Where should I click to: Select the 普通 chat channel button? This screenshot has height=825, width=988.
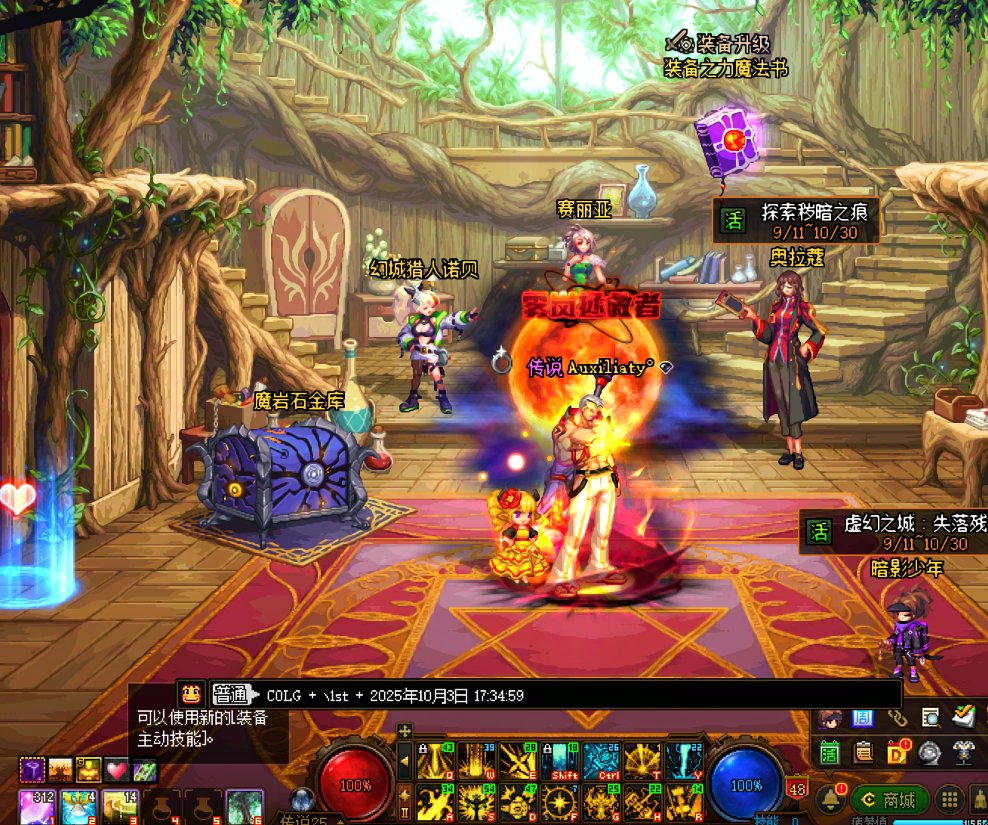(x=231, y=694)
